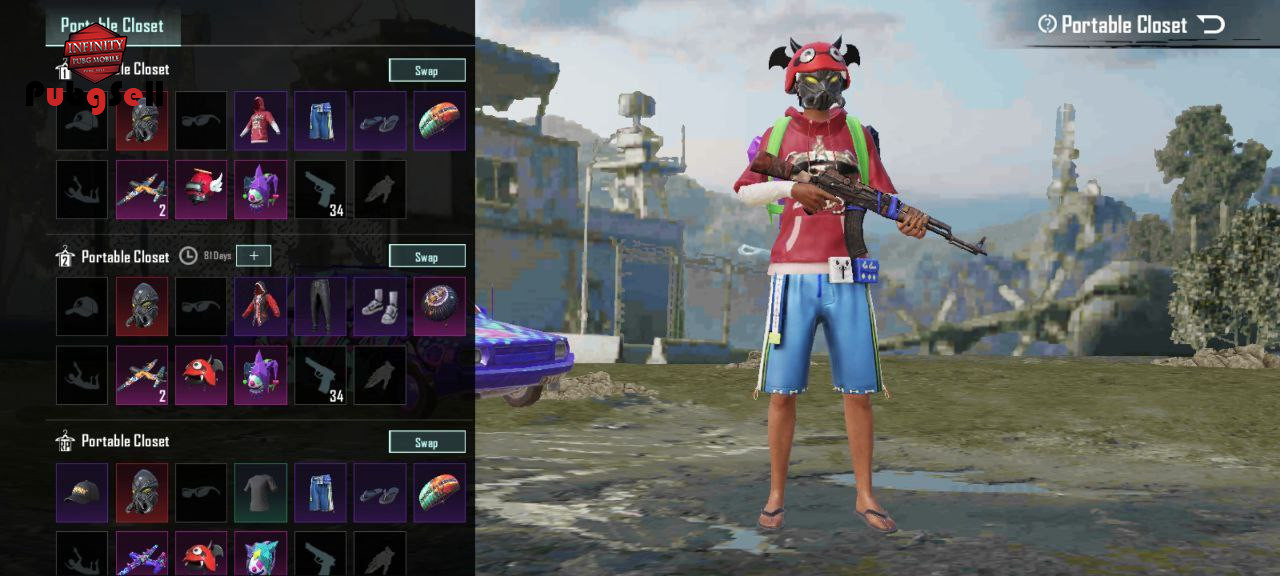
Task: Select the red and black hooded jacket
Action: click(x=260, y=306)
